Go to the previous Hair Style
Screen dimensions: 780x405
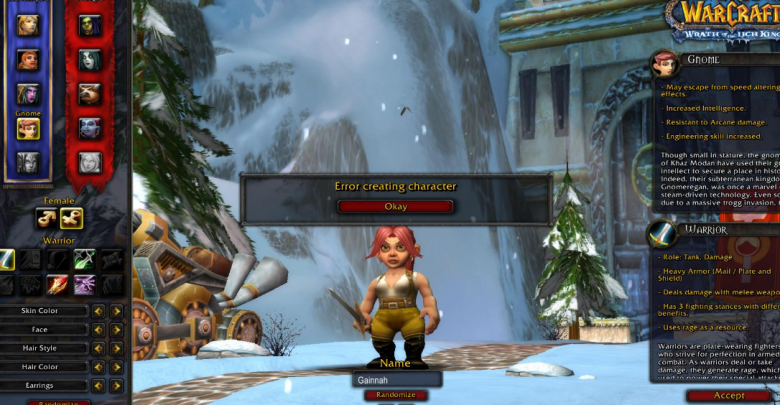click(98, 348)
